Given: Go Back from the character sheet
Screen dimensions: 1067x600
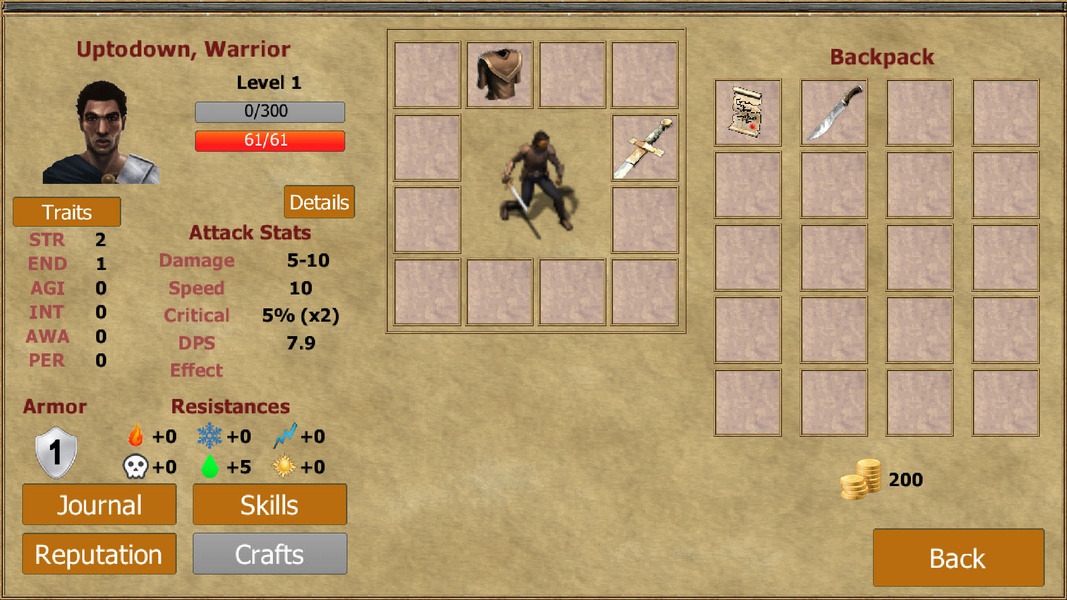Looking at the screenshot, I should (x=958, y=558).
